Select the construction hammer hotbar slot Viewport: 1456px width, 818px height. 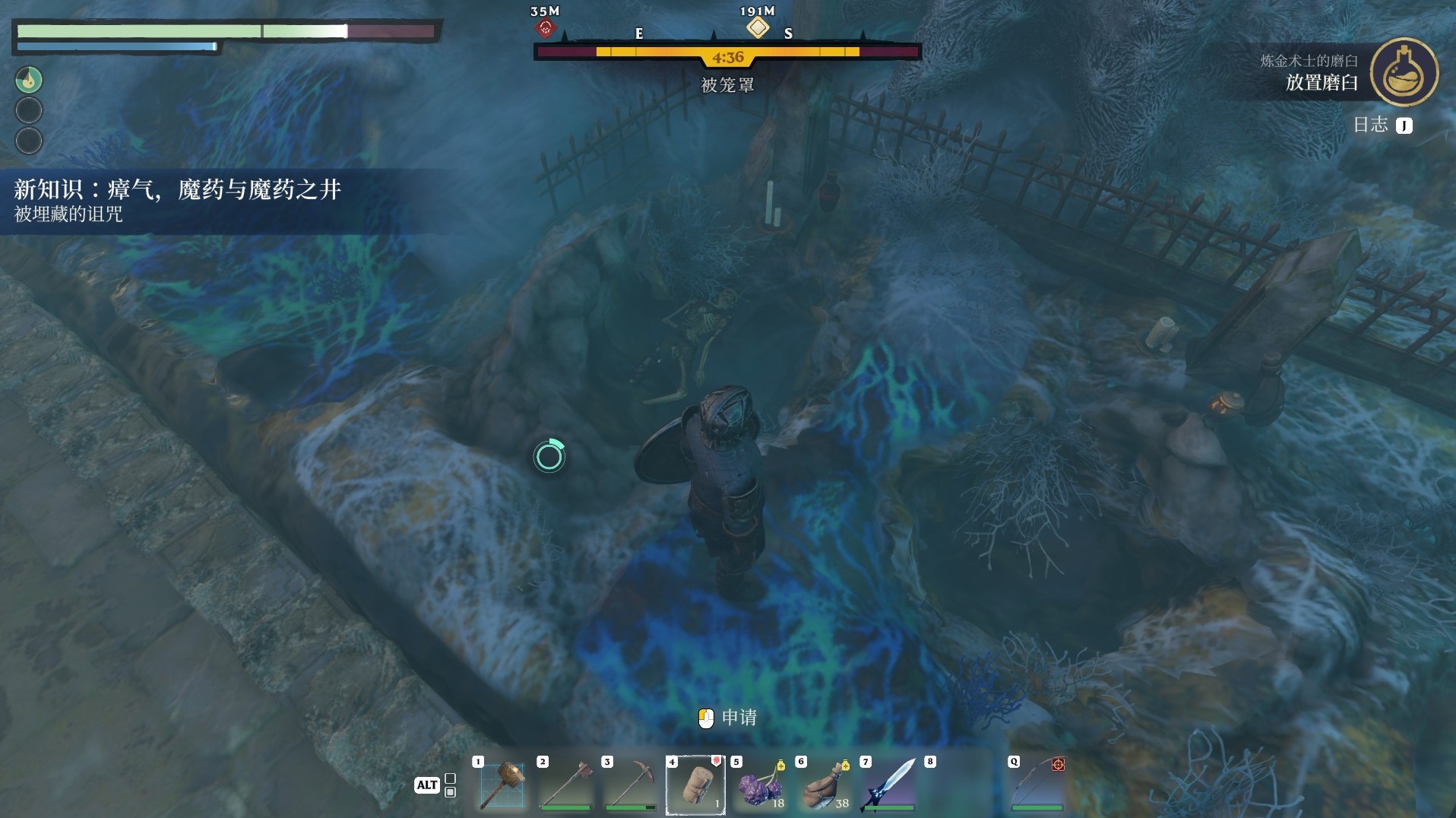502,785
